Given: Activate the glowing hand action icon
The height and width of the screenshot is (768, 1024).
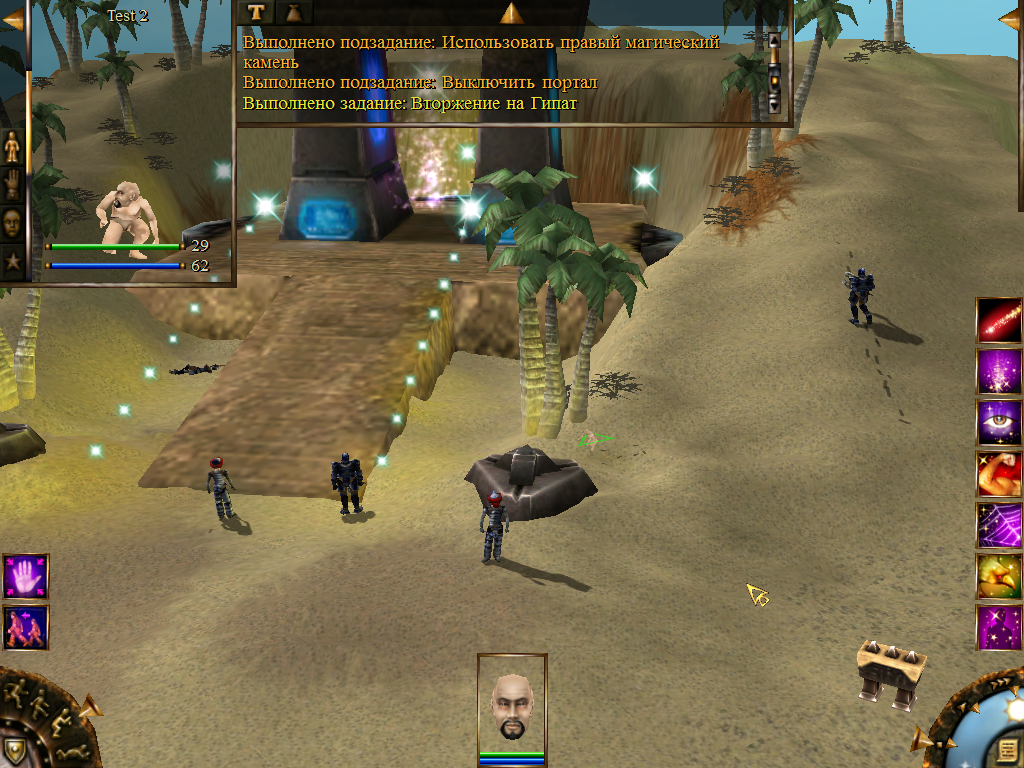Looking at the screenshot, I should coord(25,577).
